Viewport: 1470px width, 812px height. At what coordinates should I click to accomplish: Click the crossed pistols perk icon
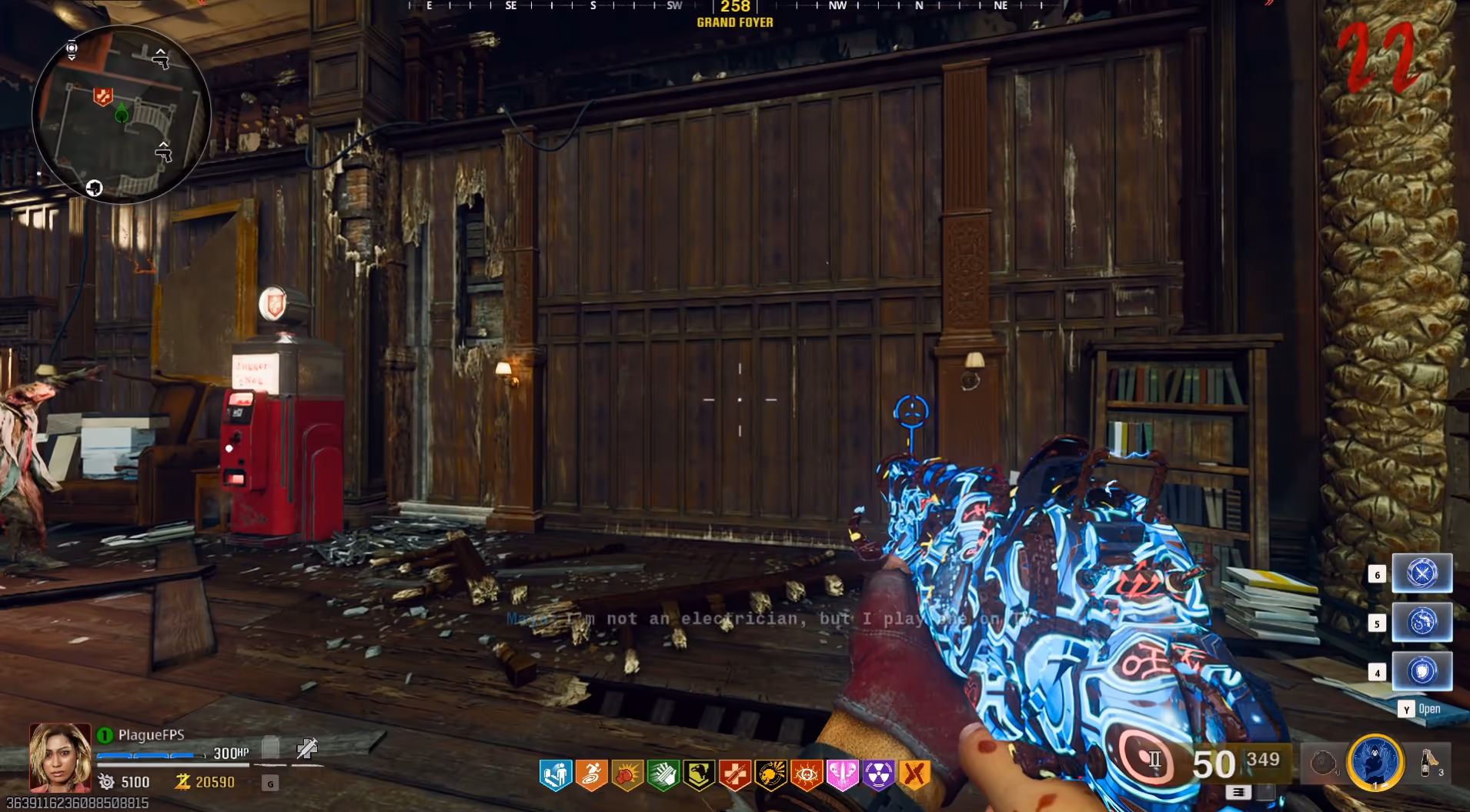click(x=914, y=775)
